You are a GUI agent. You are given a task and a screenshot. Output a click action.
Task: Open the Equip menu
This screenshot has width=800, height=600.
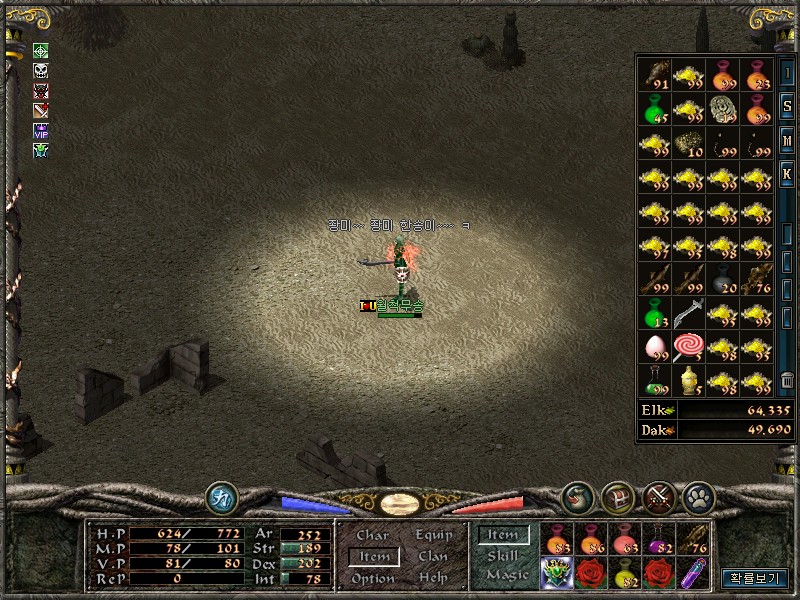pyautogui.click(x=434, y=536)
